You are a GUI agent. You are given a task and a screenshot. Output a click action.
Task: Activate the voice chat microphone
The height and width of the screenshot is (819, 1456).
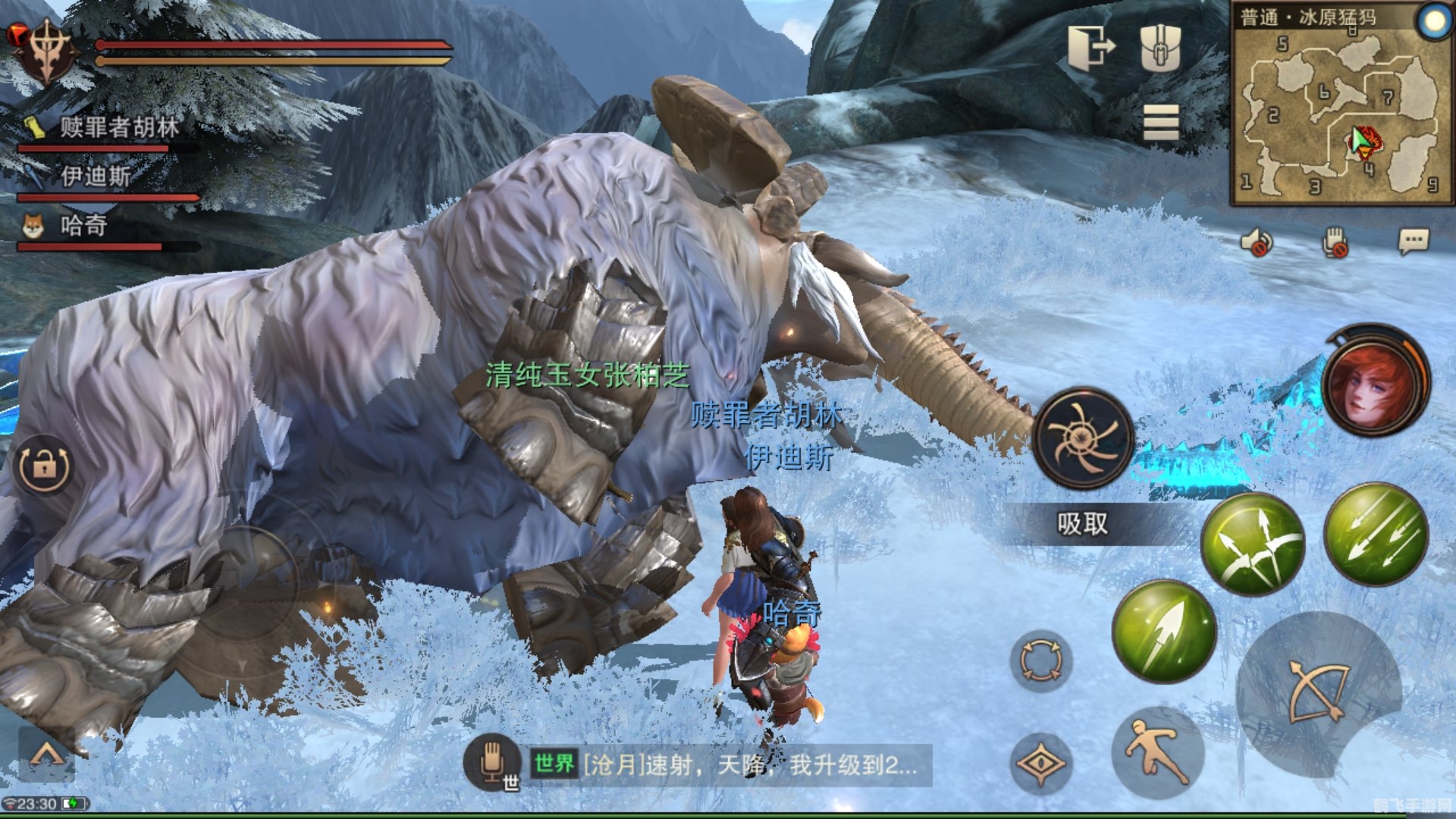(491, 762)
